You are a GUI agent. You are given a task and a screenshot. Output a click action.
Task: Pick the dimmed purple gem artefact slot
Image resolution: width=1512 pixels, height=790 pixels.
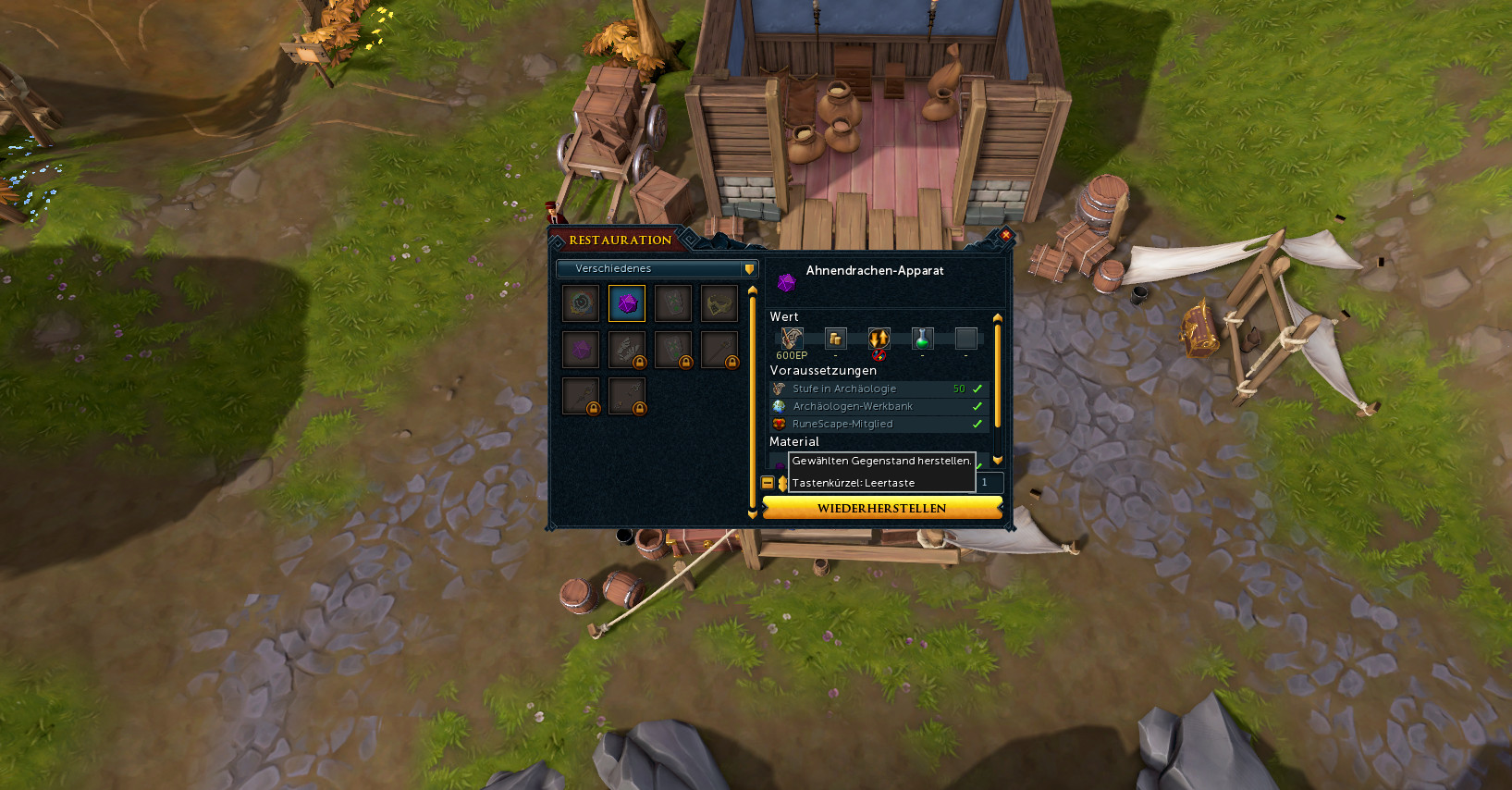[581, 350]
